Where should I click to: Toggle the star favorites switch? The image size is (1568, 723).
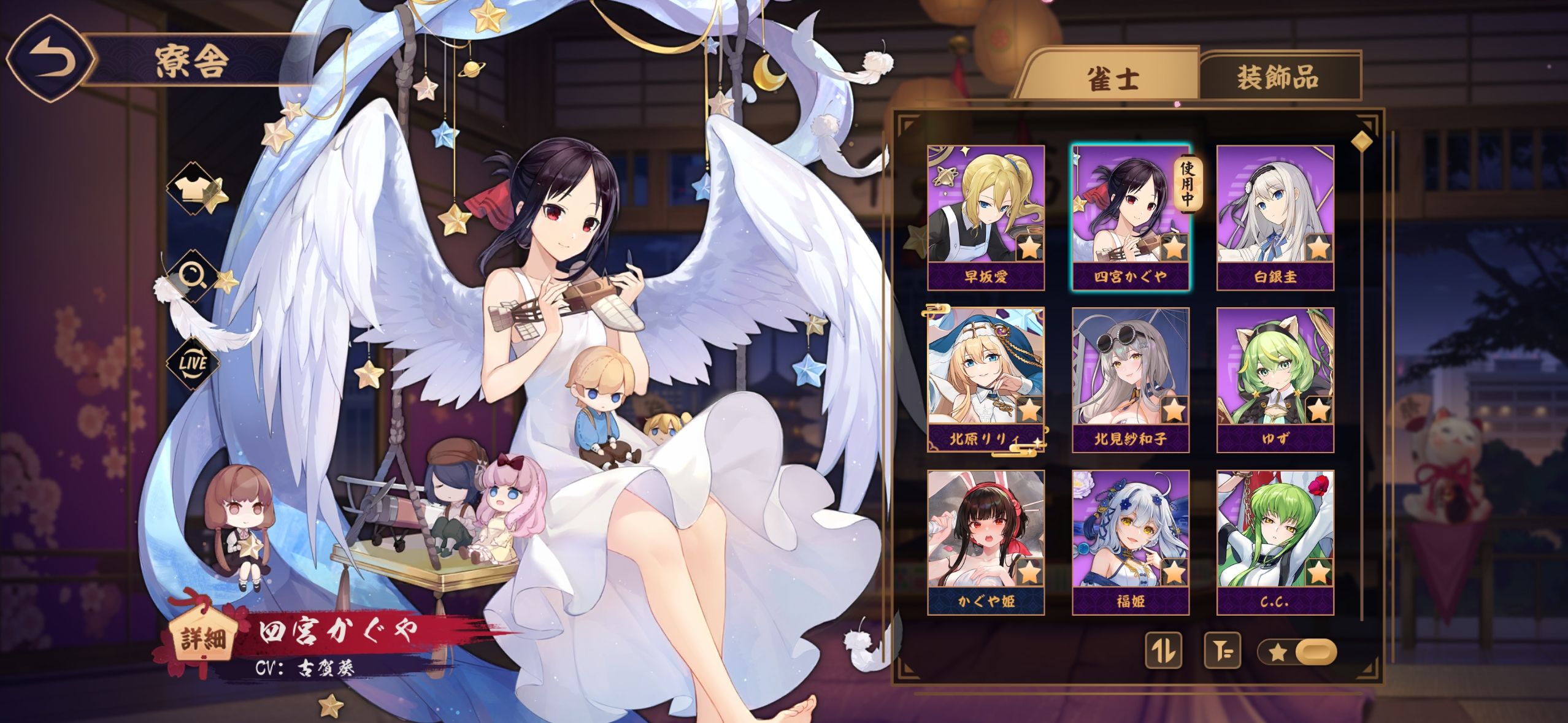pos(1296,651)
